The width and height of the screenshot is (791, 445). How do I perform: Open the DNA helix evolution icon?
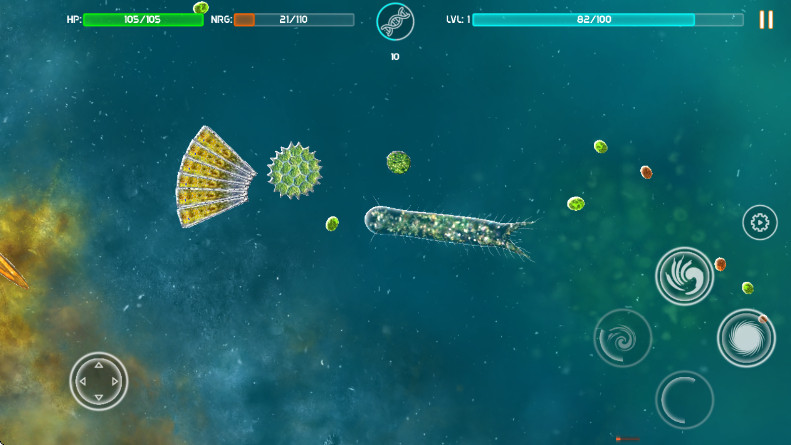point(395,21)
